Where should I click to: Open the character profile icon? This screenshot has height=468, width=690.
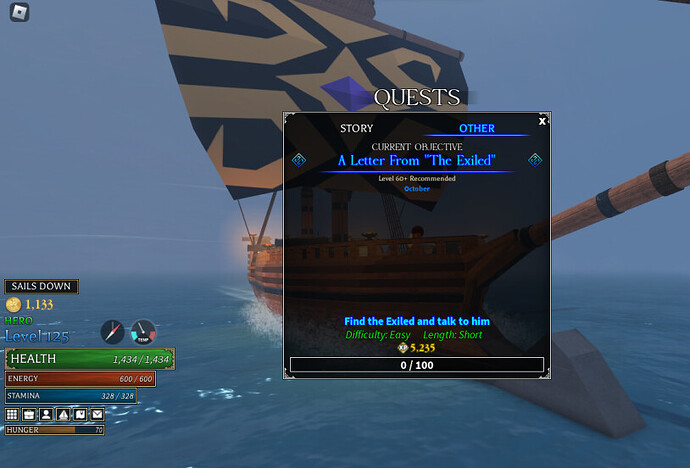click(46, 414)
